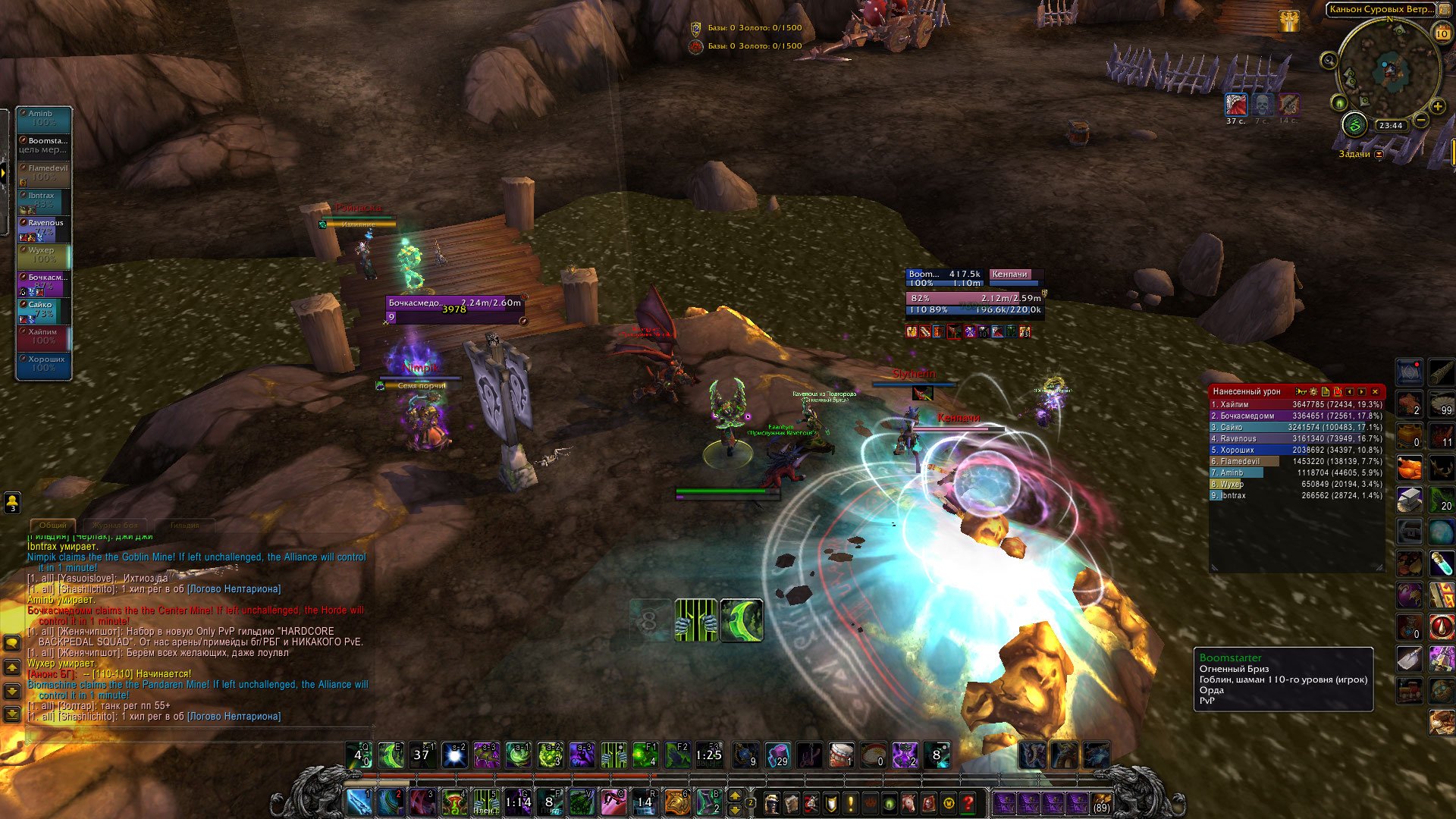Open the backpack showing 89 free slots
The height and width of the screenshot is (819, 1456).
tap(1101, 802)
